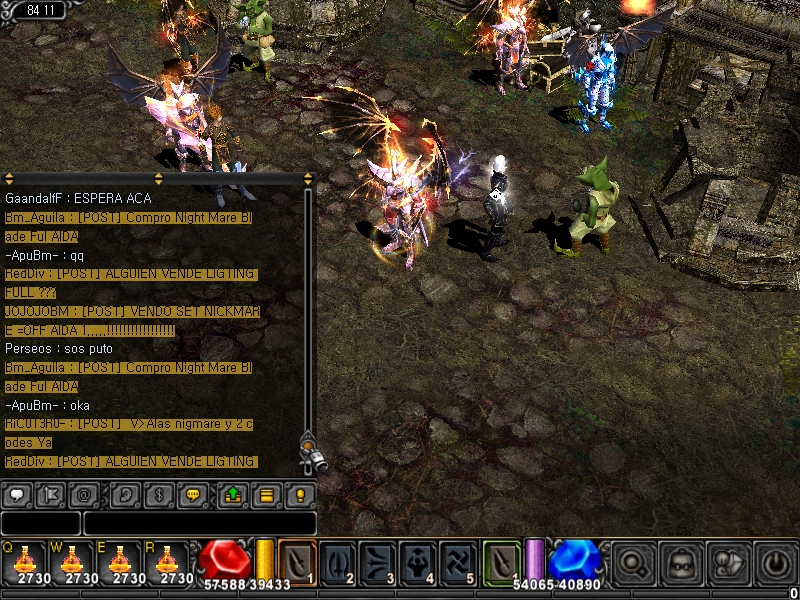Focus the wide chat message input box

tap(199, 523)
